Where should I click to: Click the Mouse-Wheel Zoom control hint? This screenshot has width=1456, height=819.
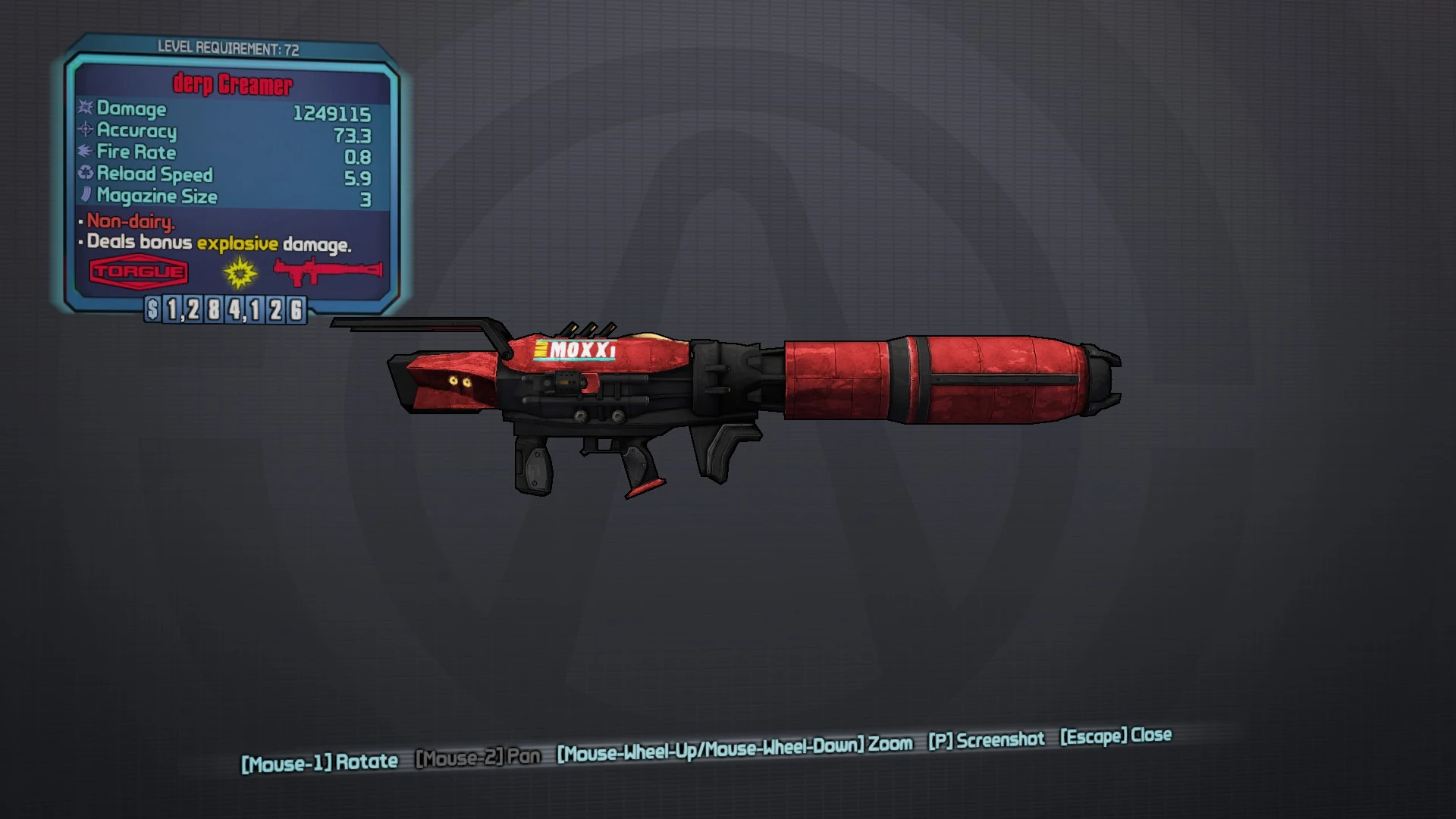[732, 748]
